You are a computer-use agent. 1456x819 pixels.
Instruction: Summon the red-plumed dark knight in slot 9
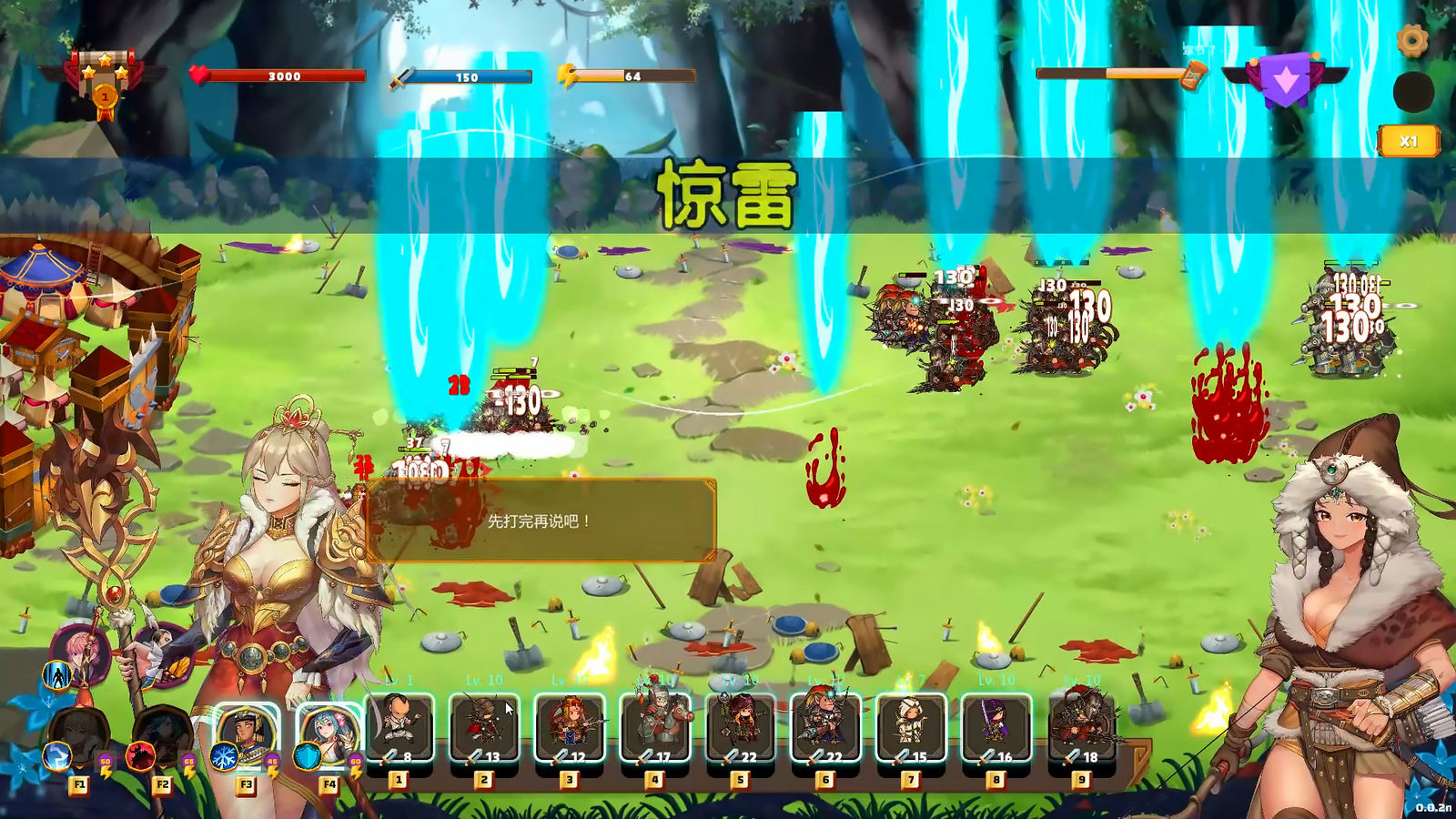1082,727
